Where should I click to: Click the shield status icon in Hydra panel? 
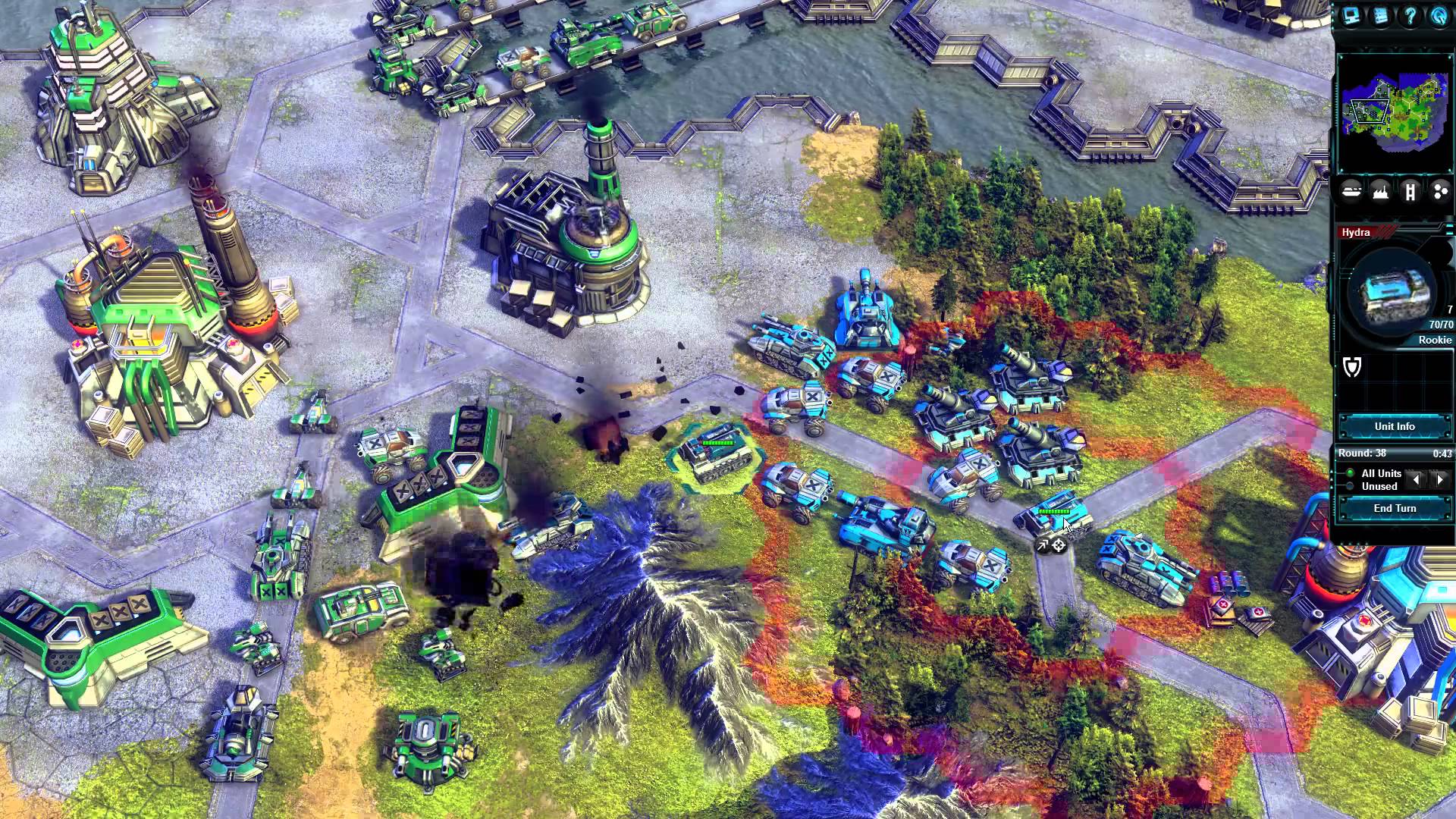[1352, 367]
